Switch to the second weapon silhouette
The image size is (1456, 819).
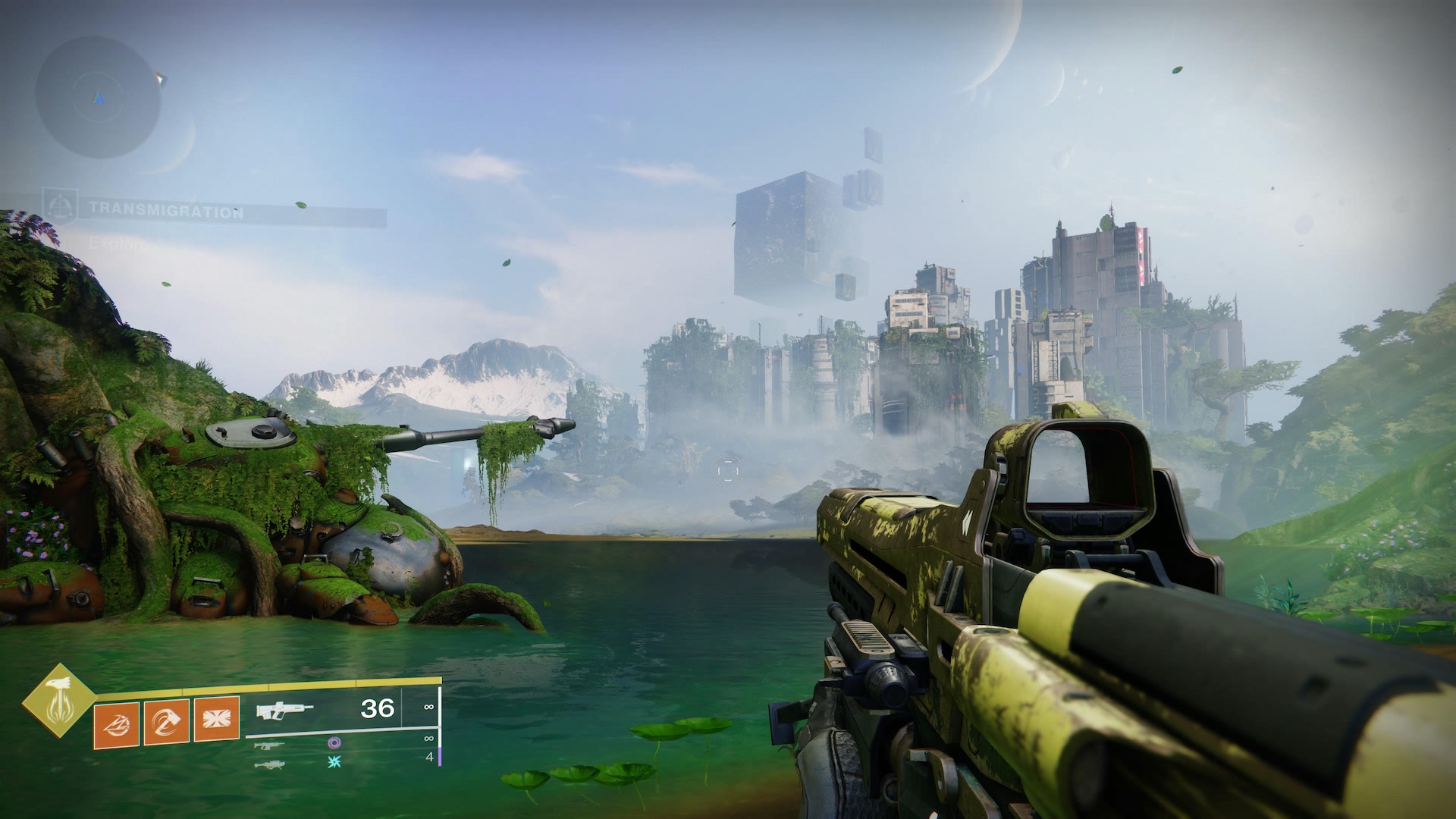268,745
